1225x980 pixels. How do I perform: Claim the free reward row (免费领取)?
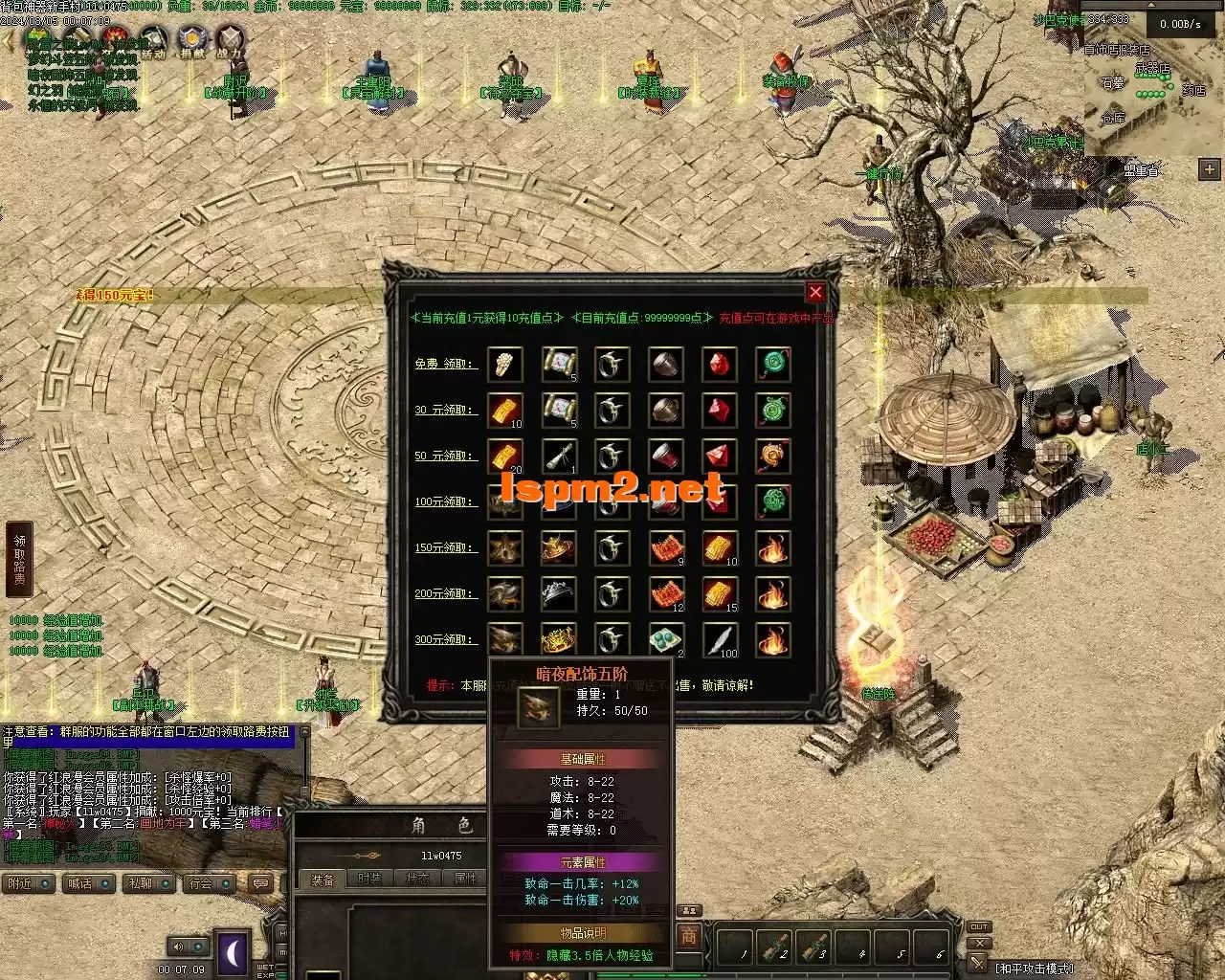pos(445,364)
